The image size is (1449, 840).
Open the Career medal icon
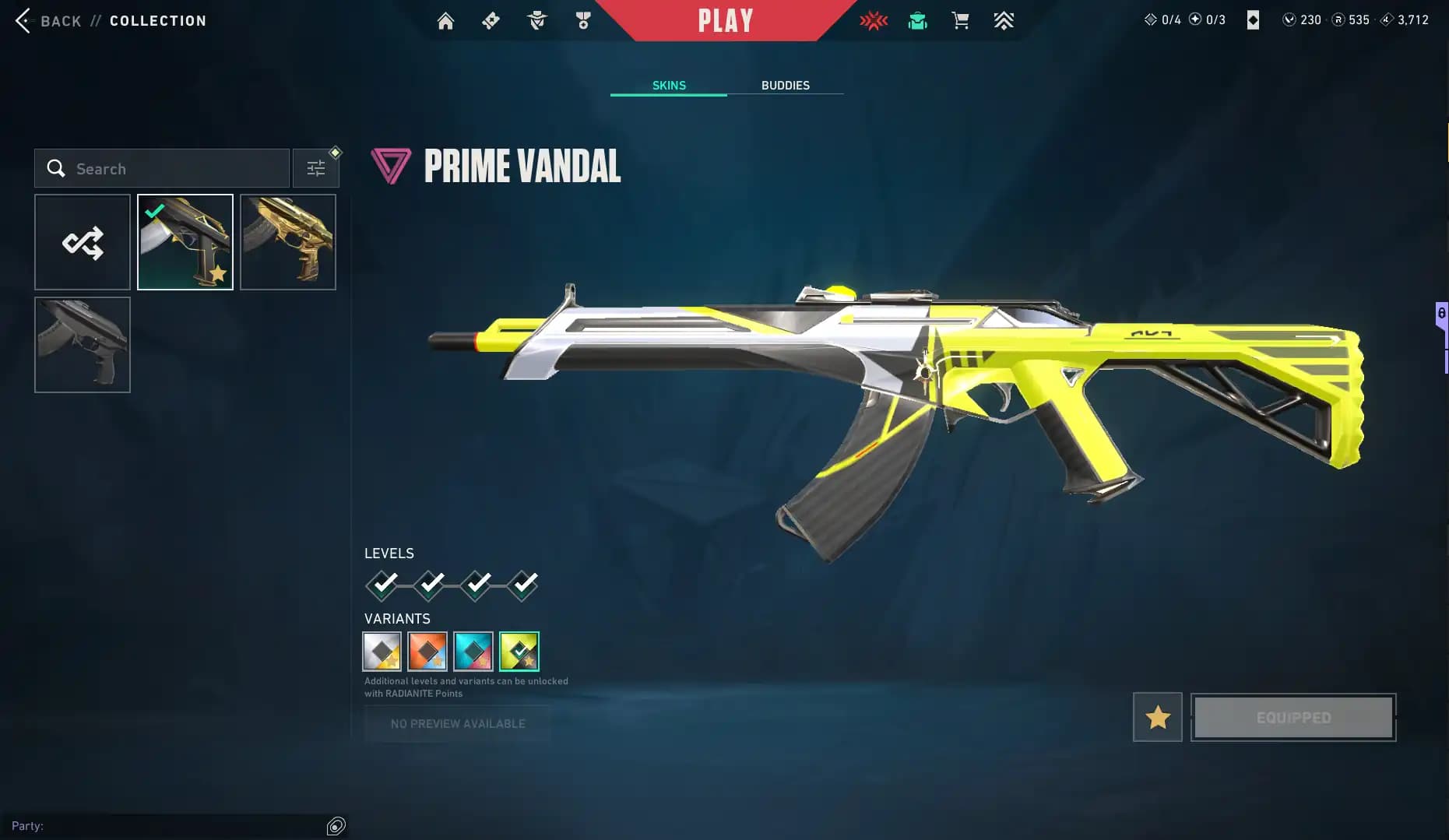(582, 21)
